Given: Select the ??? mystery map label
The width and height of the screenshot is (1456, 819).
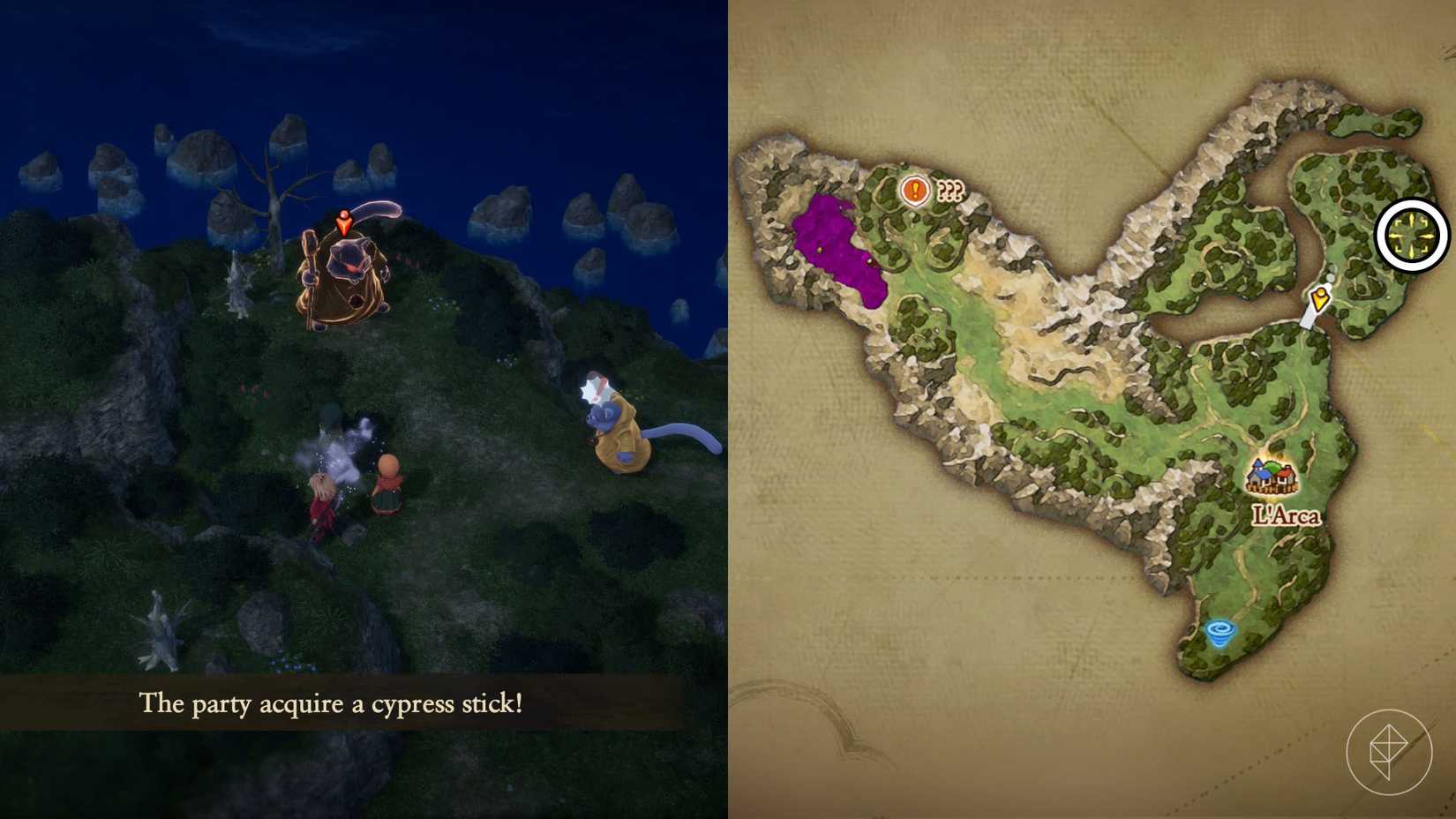Looking at the screenshot, I should (949, 188).
